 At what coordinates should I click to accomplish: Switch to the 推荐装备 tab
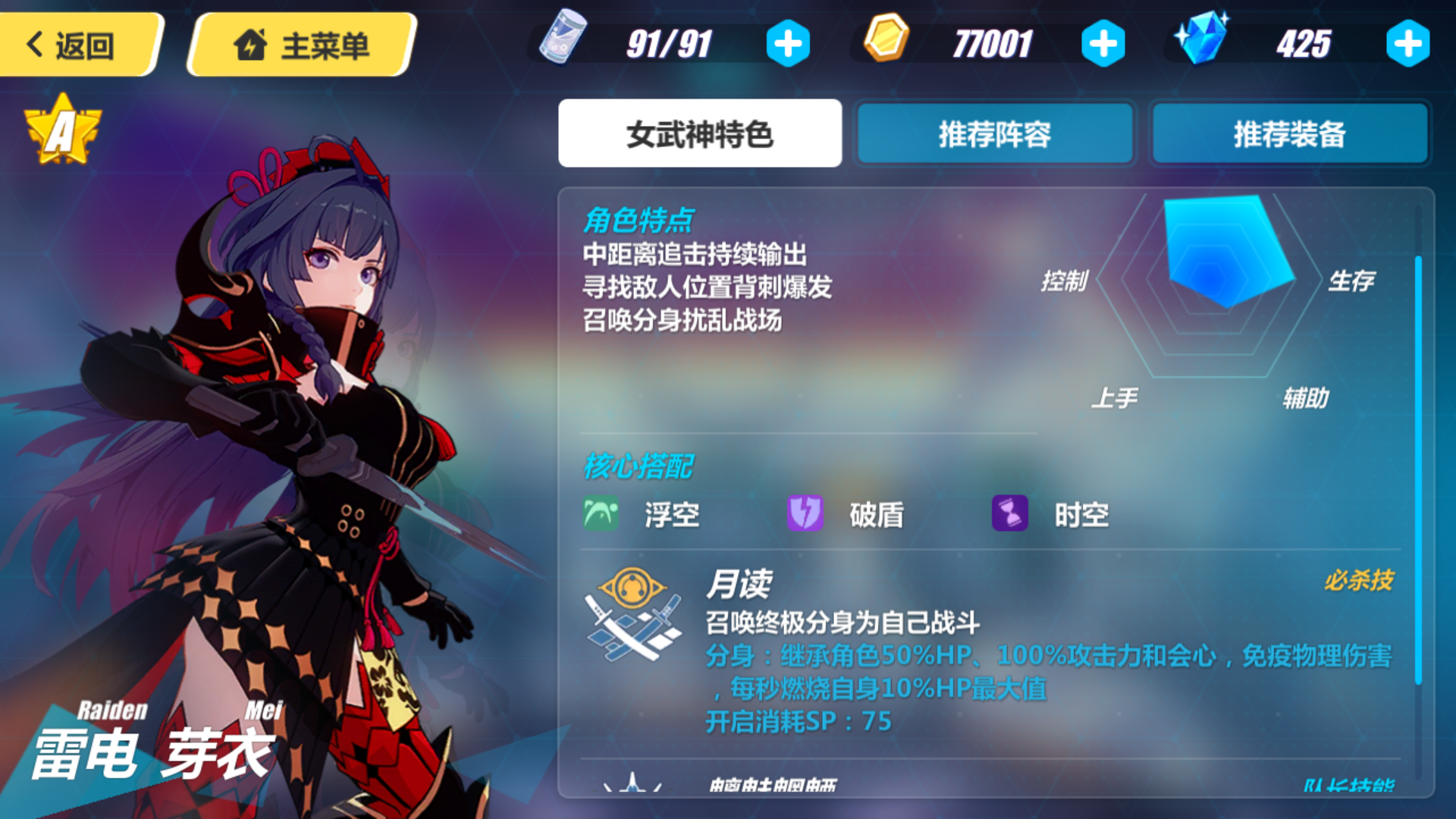[x=1289, y=133]
